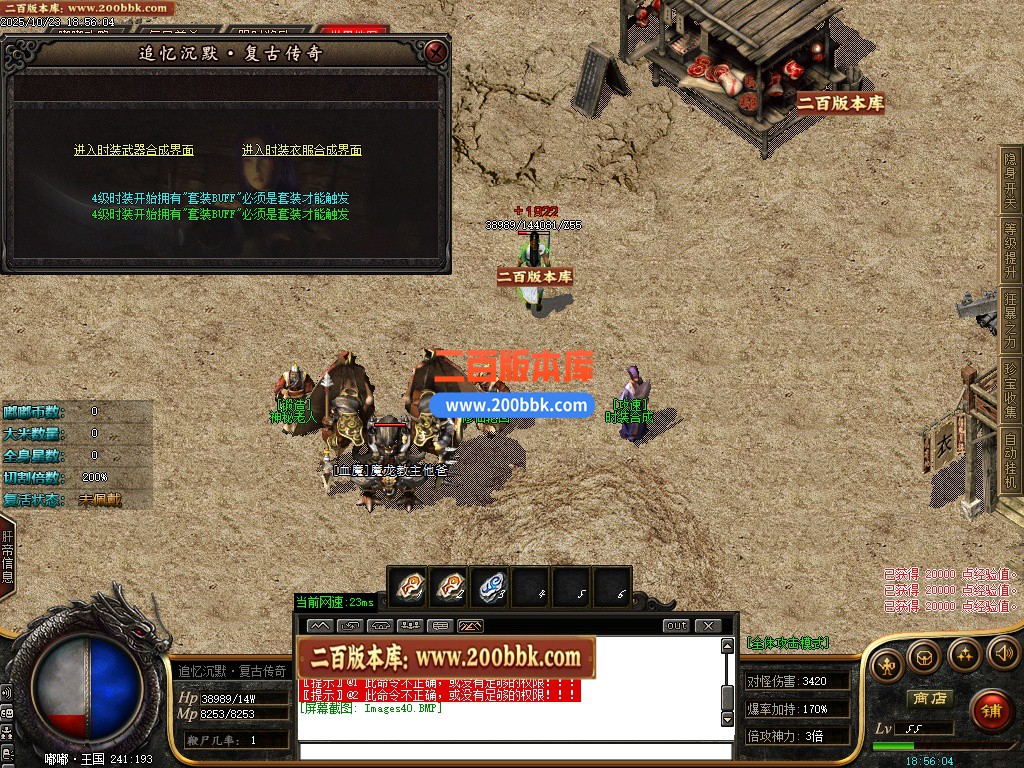
Task: Close the 追忆沉默·复古传奇 dialog window
Action: tap(435, 52)
